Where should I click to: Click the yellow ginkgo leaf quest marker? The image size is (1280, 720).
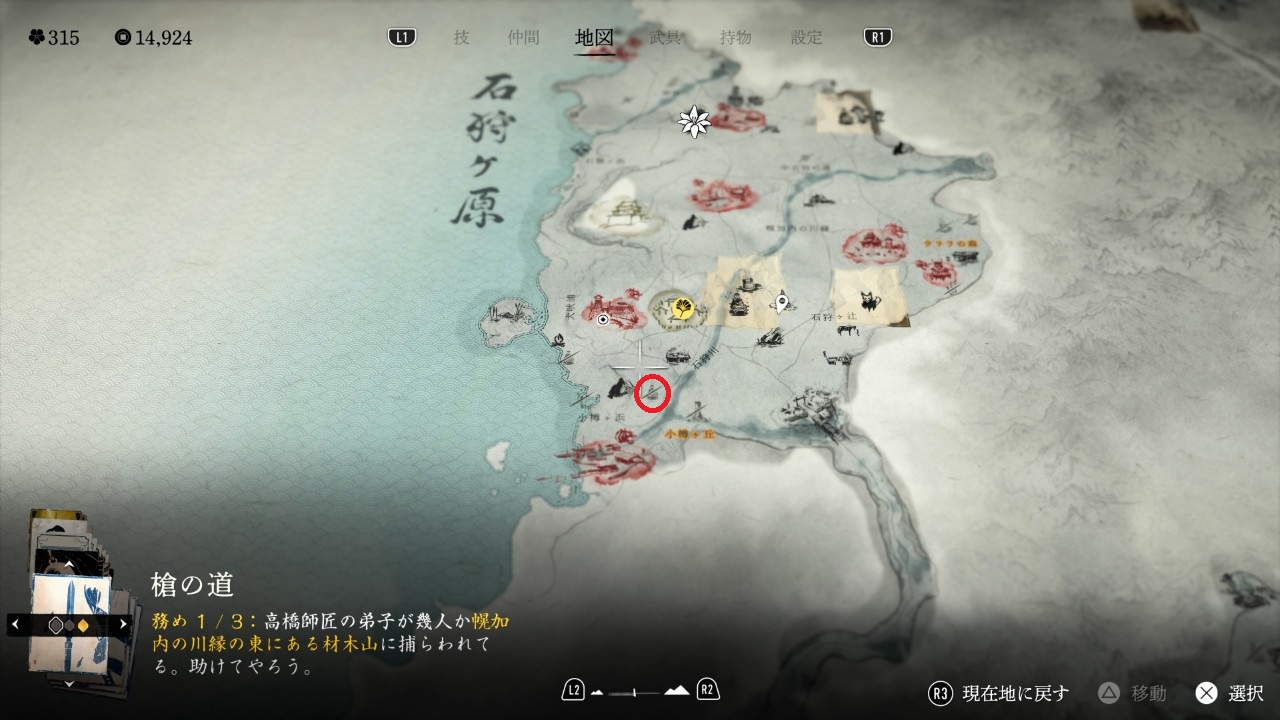tap(683, 308)
